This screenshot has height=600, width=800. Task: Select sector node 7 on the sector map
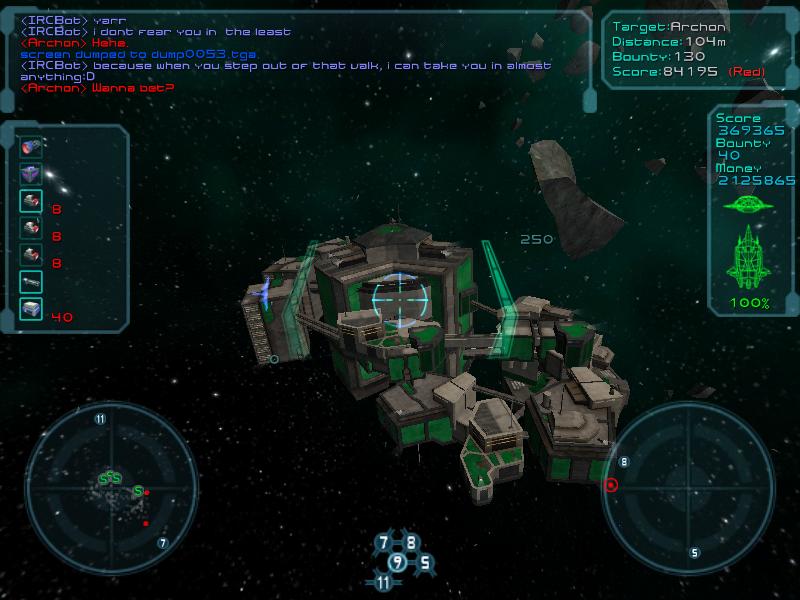[384, 543]
